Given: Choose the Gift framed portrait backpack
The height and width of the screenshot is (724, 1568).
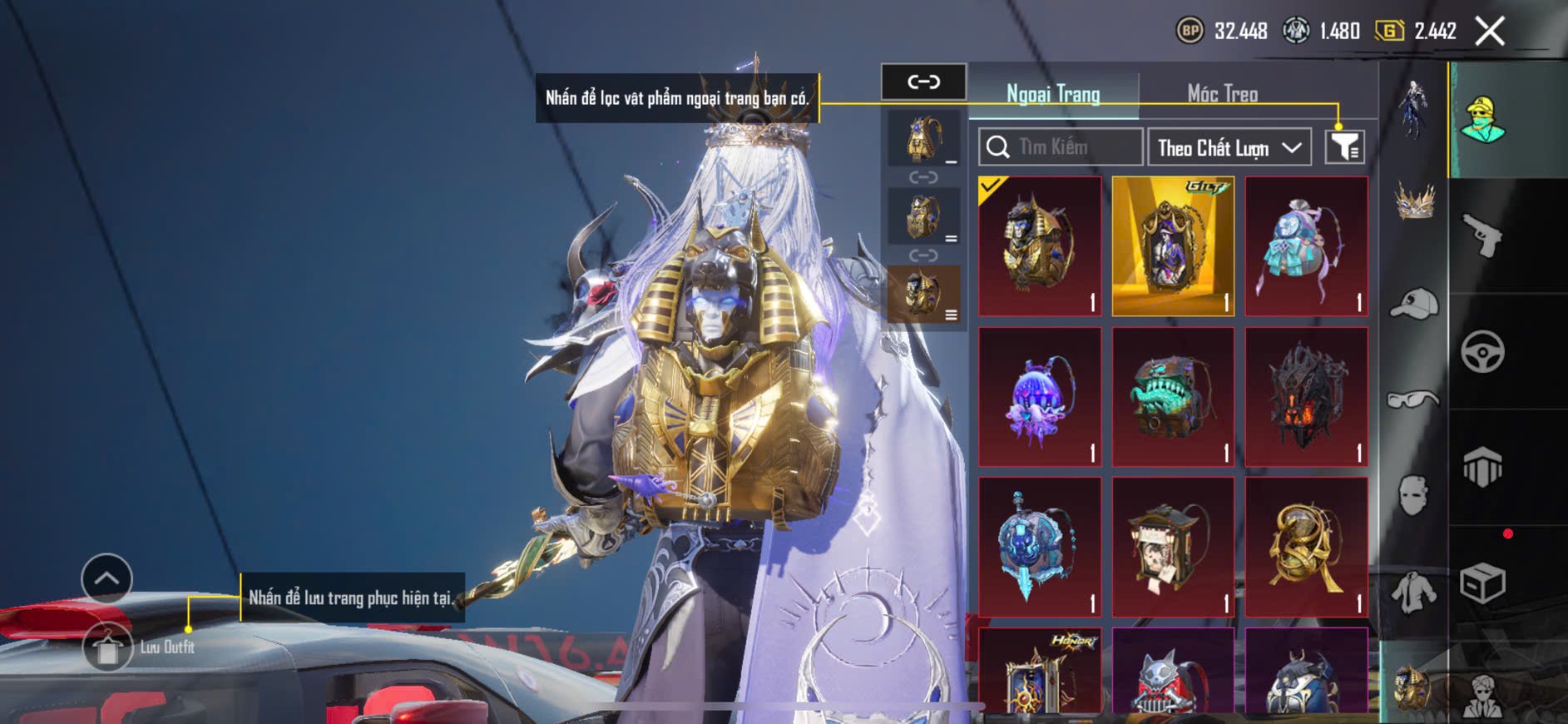Looking at the screenshot, I should (x=1173, y=246).
